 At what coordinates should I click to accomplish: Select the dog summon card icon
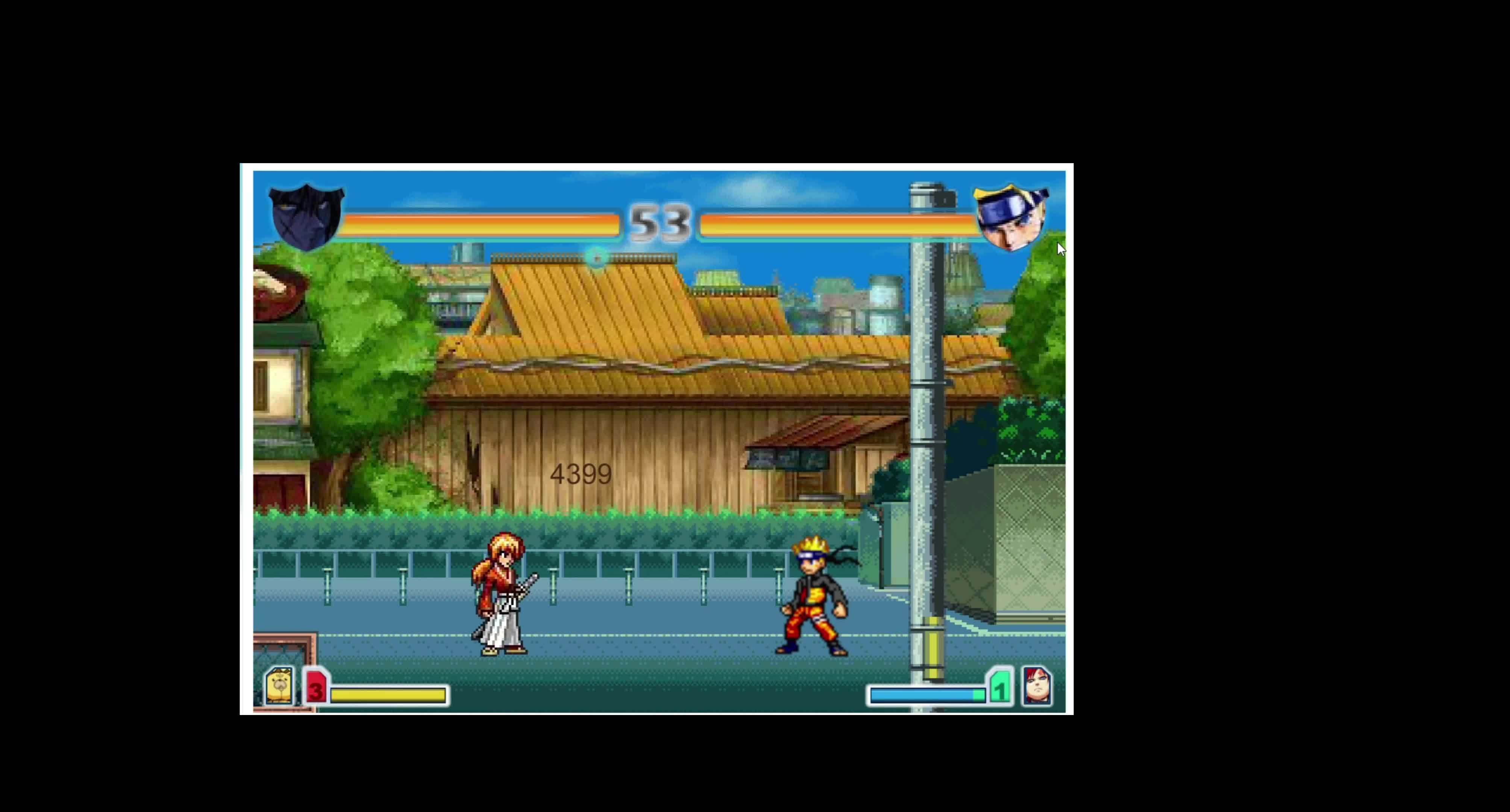[x=280, y=686]
